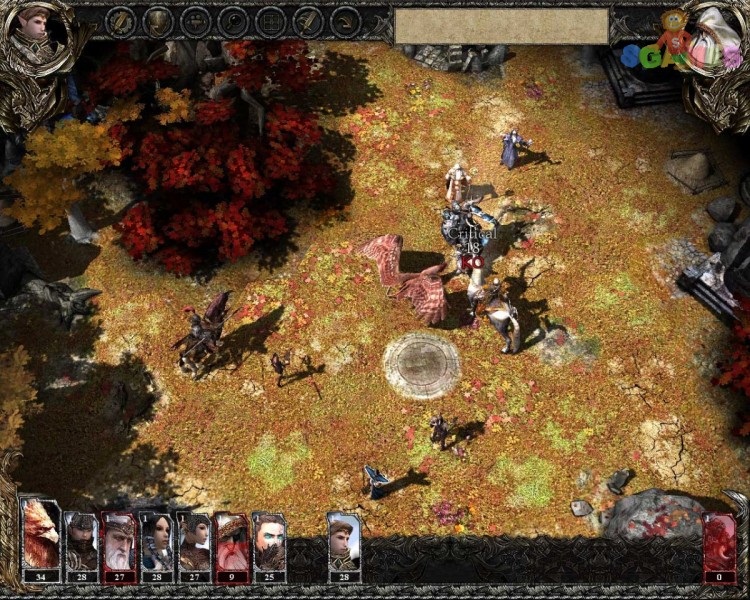Screen dimensions: 750x600
Task: Select the dark-haired woman portrait
Action: (155, 542)
